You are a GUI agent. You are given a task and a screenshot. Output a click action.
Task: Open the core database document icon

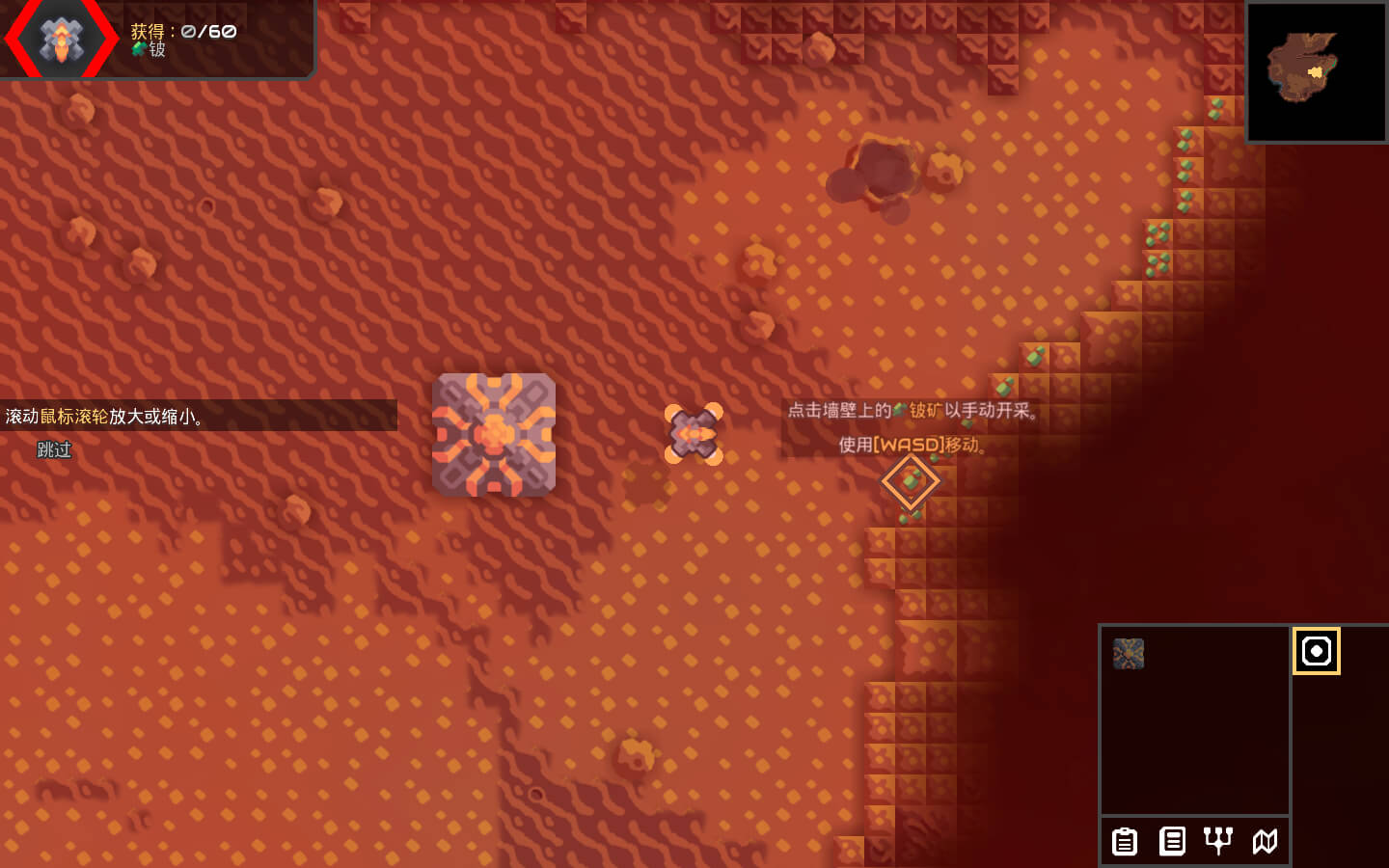click(x=1172, y=841)
